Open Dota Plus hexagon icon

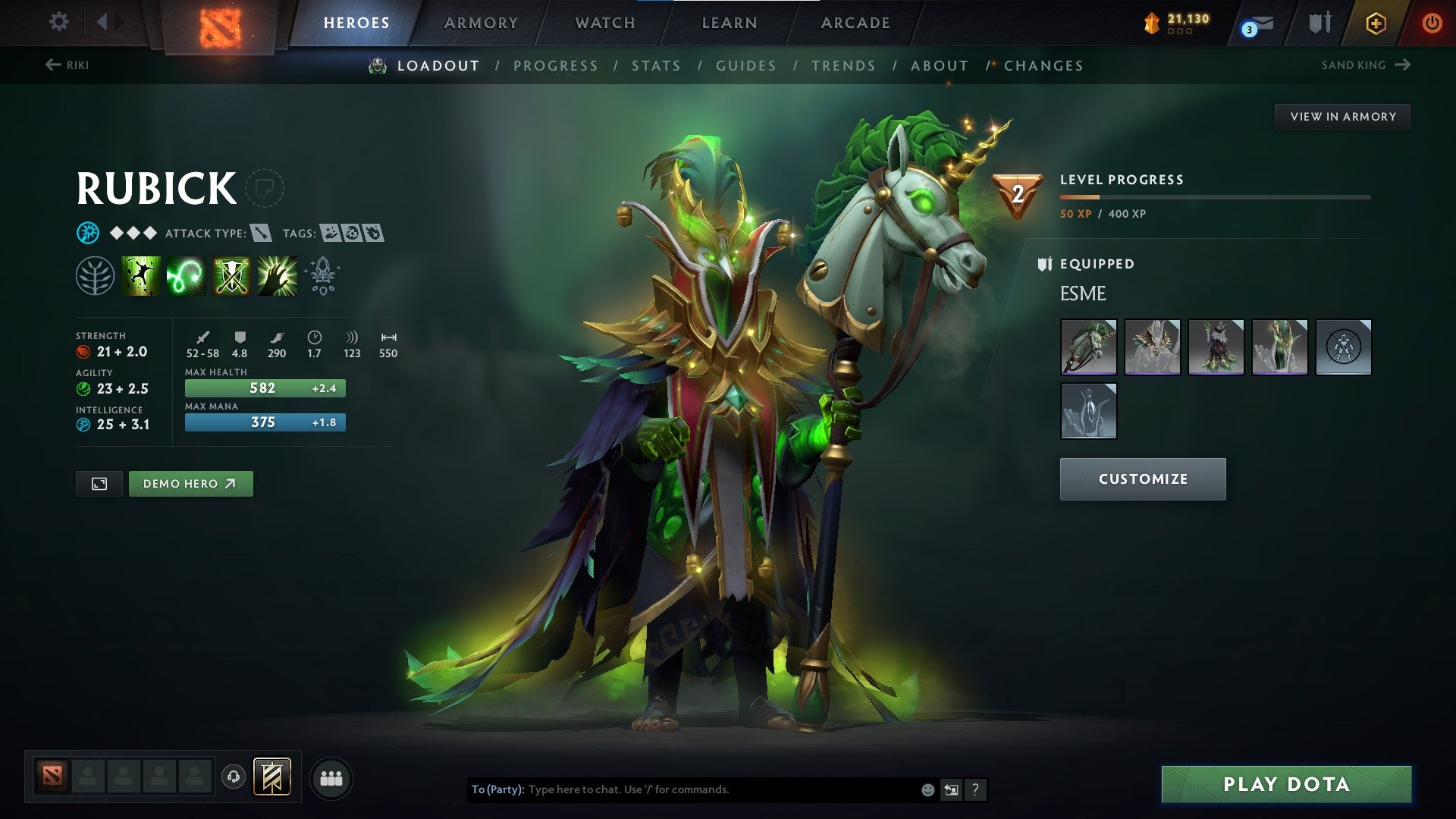[x=1377, y=23]
